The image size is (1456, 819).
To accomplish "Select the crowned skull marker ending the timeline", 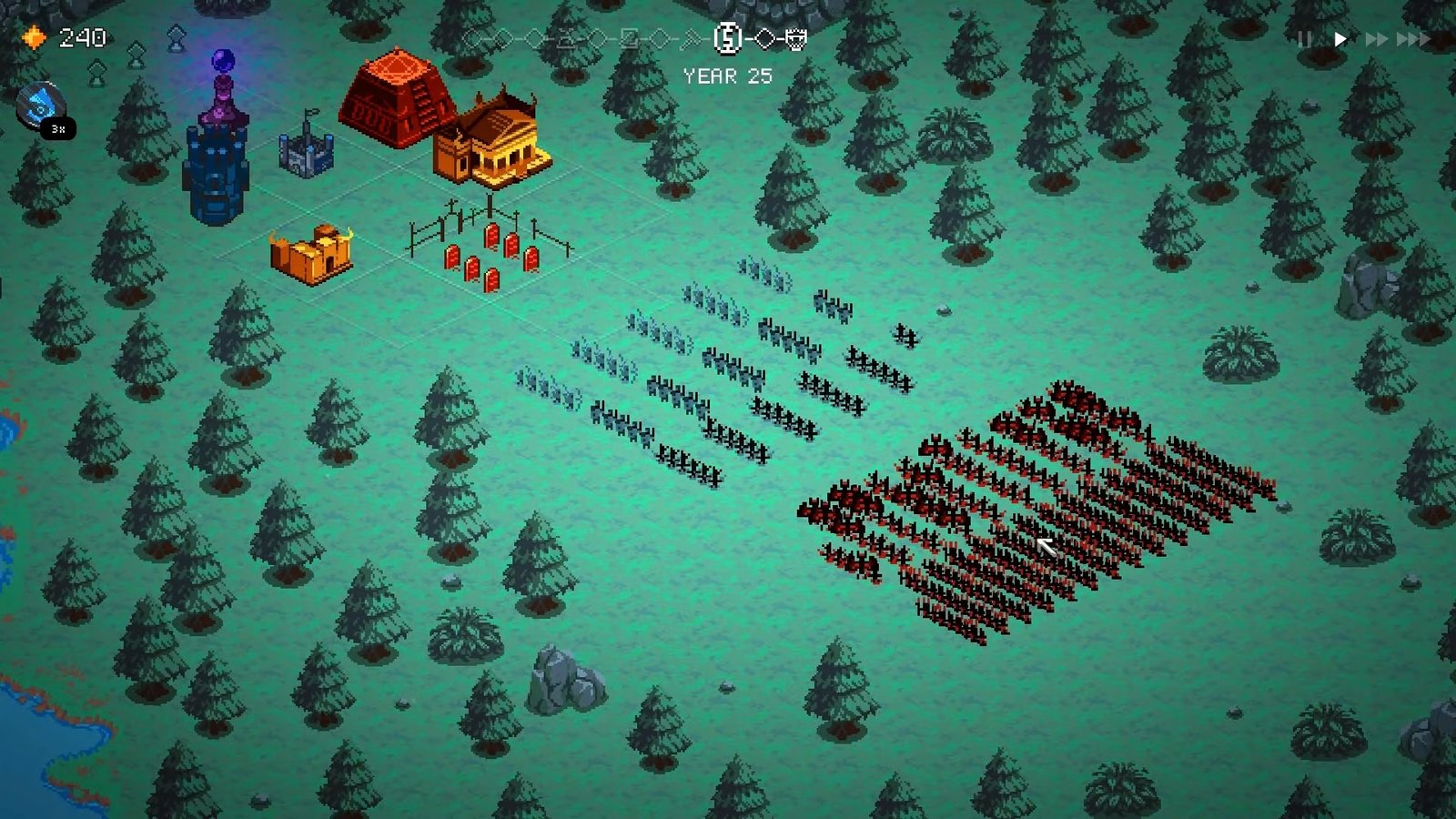I will pos(795,38).
